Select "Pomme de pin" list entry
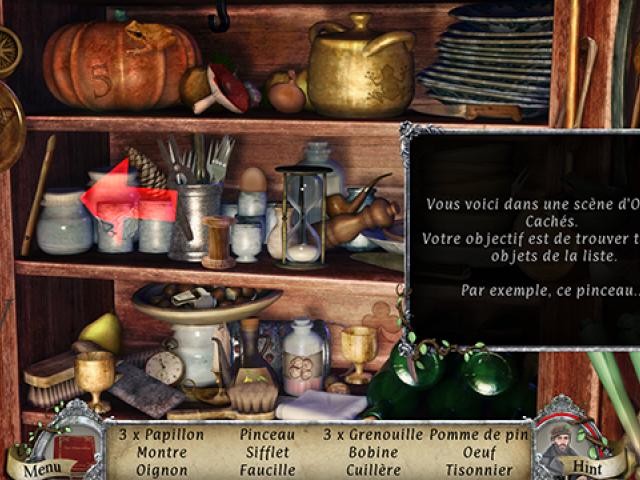 pyautogui.click(x=477, y=435)
